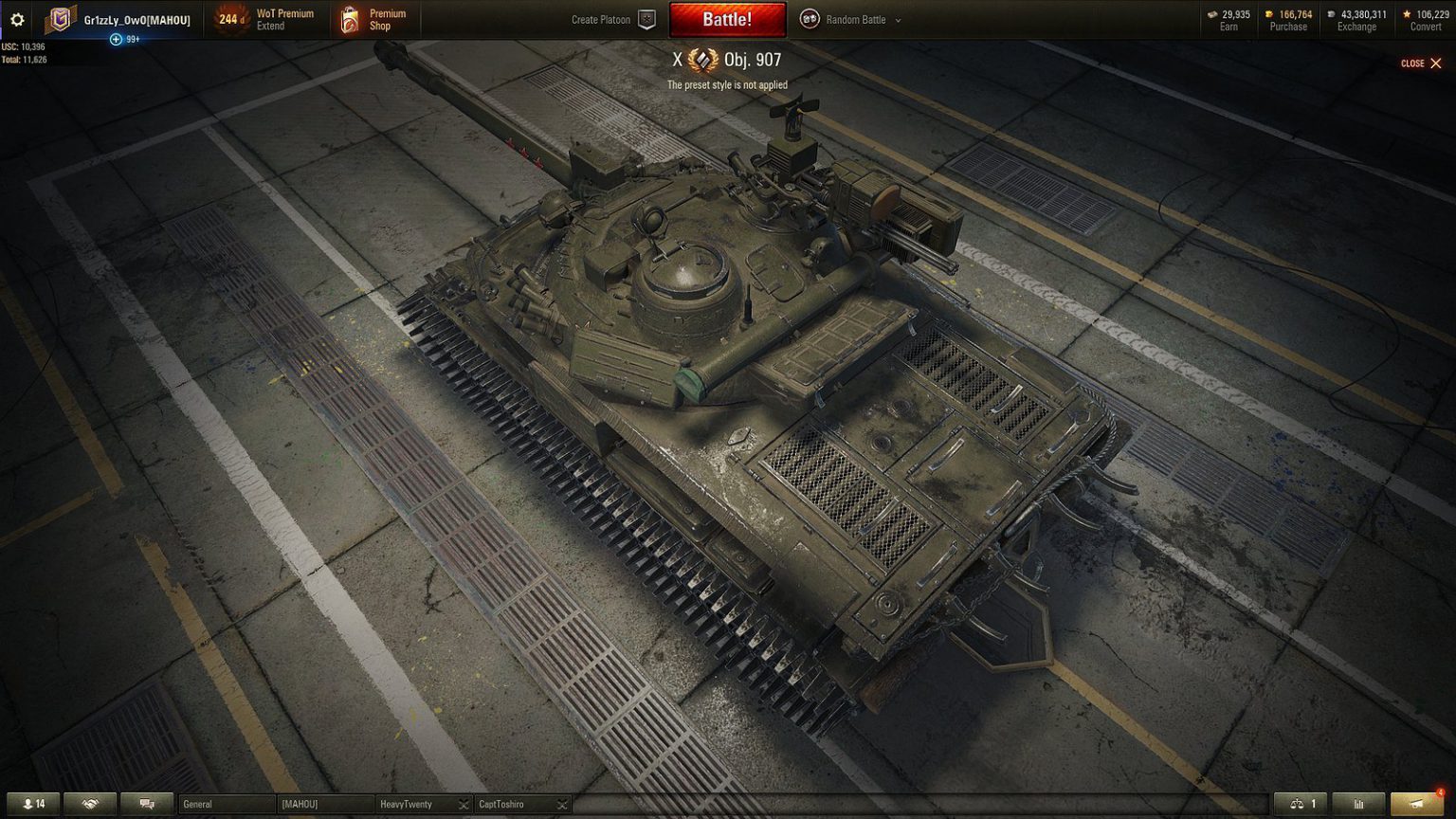
Task: Switch to the General chat tab
Action: coord(225,803)
